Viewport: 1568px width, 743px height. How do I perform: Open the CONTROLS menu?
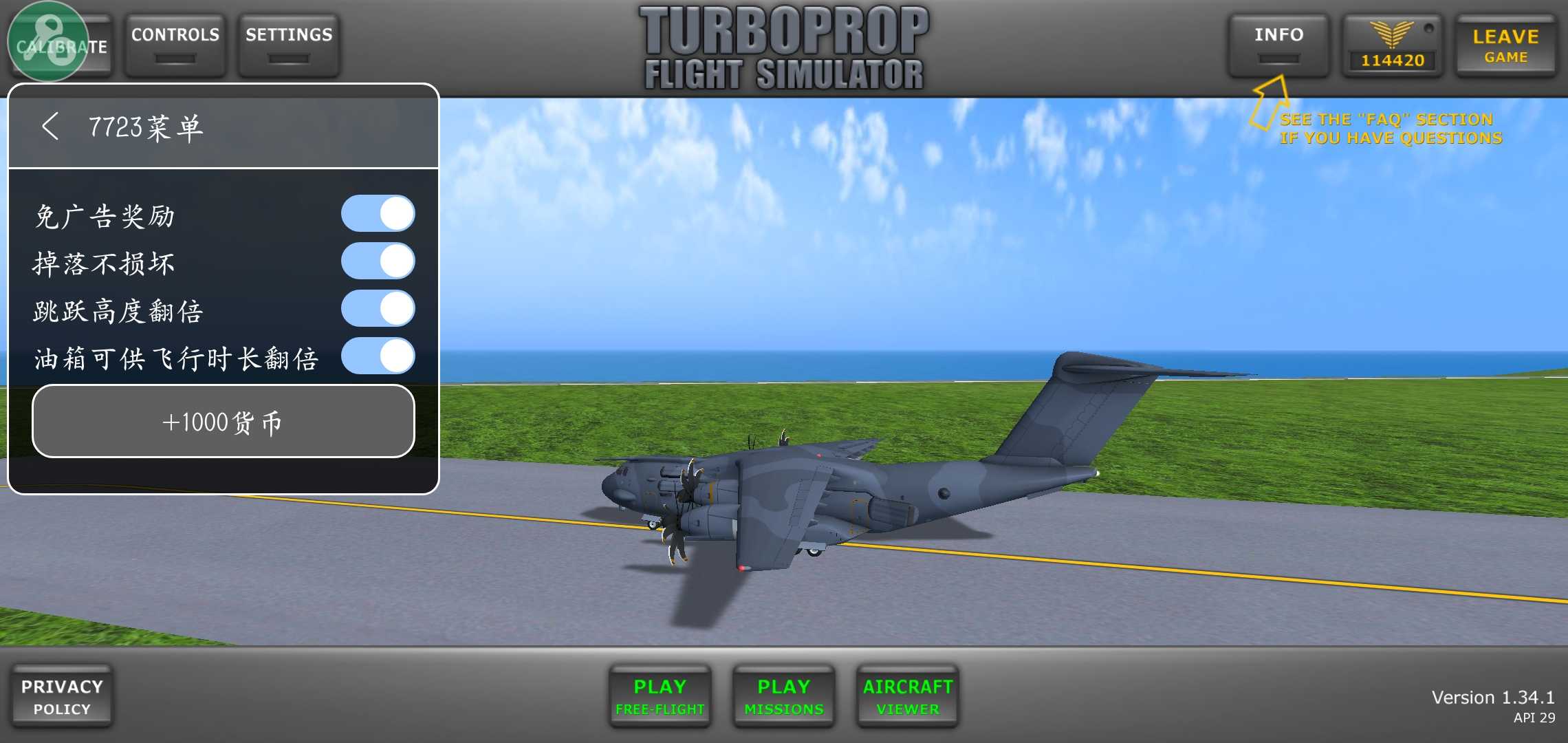pyautogui.click(x=175, y=44)
